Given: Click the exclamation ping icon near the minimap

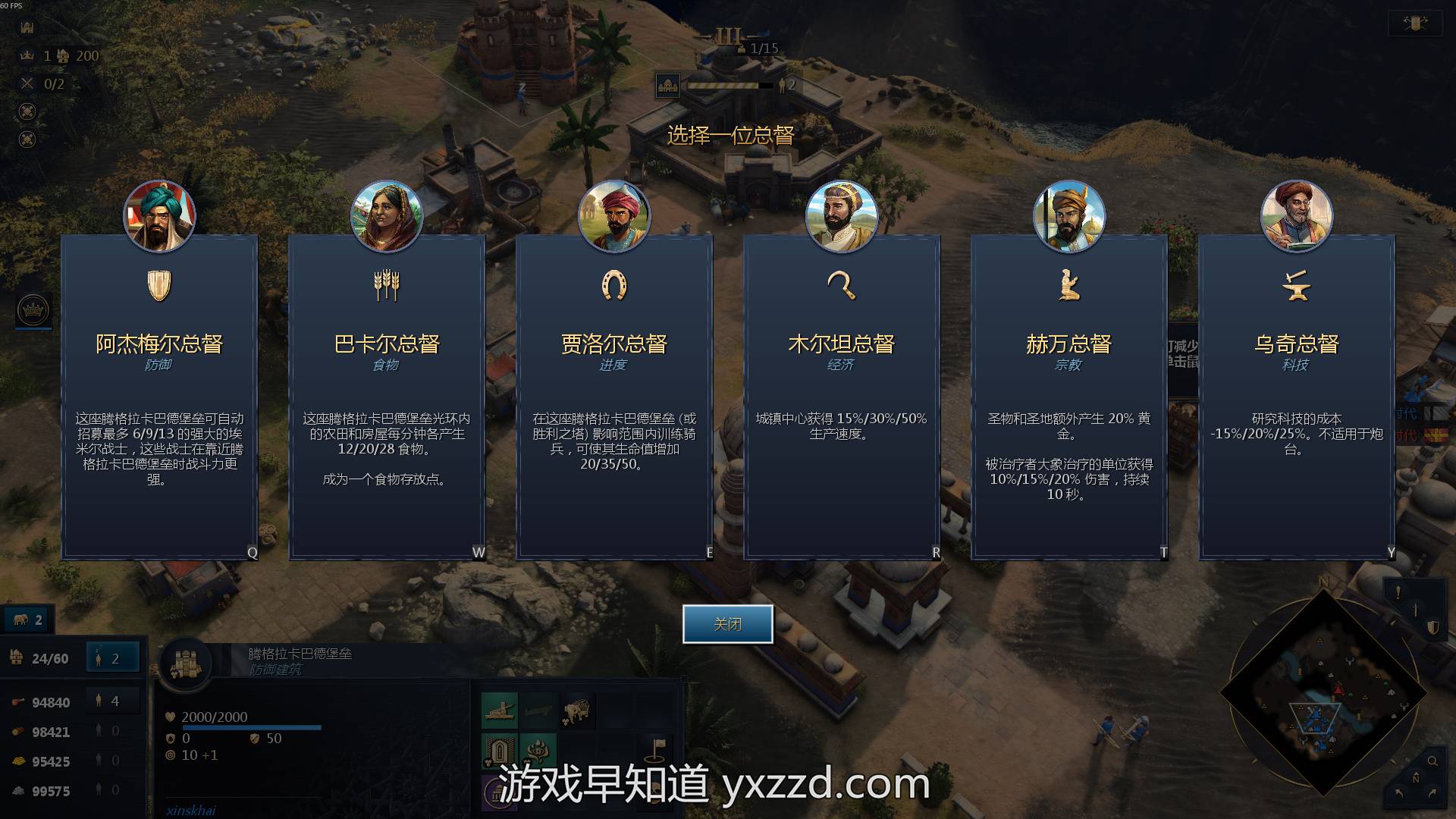Looking at the screenshot, I should click(1398, 593).
